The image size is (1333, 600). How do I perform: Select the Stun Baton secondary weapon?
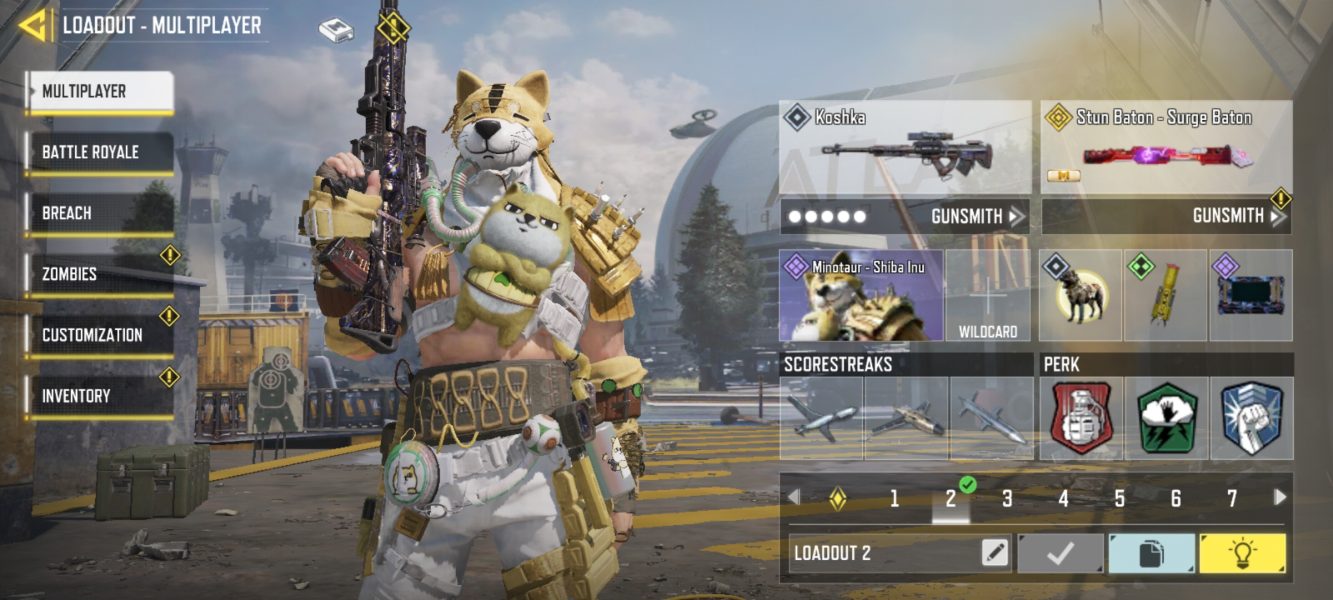(1166, 148)
